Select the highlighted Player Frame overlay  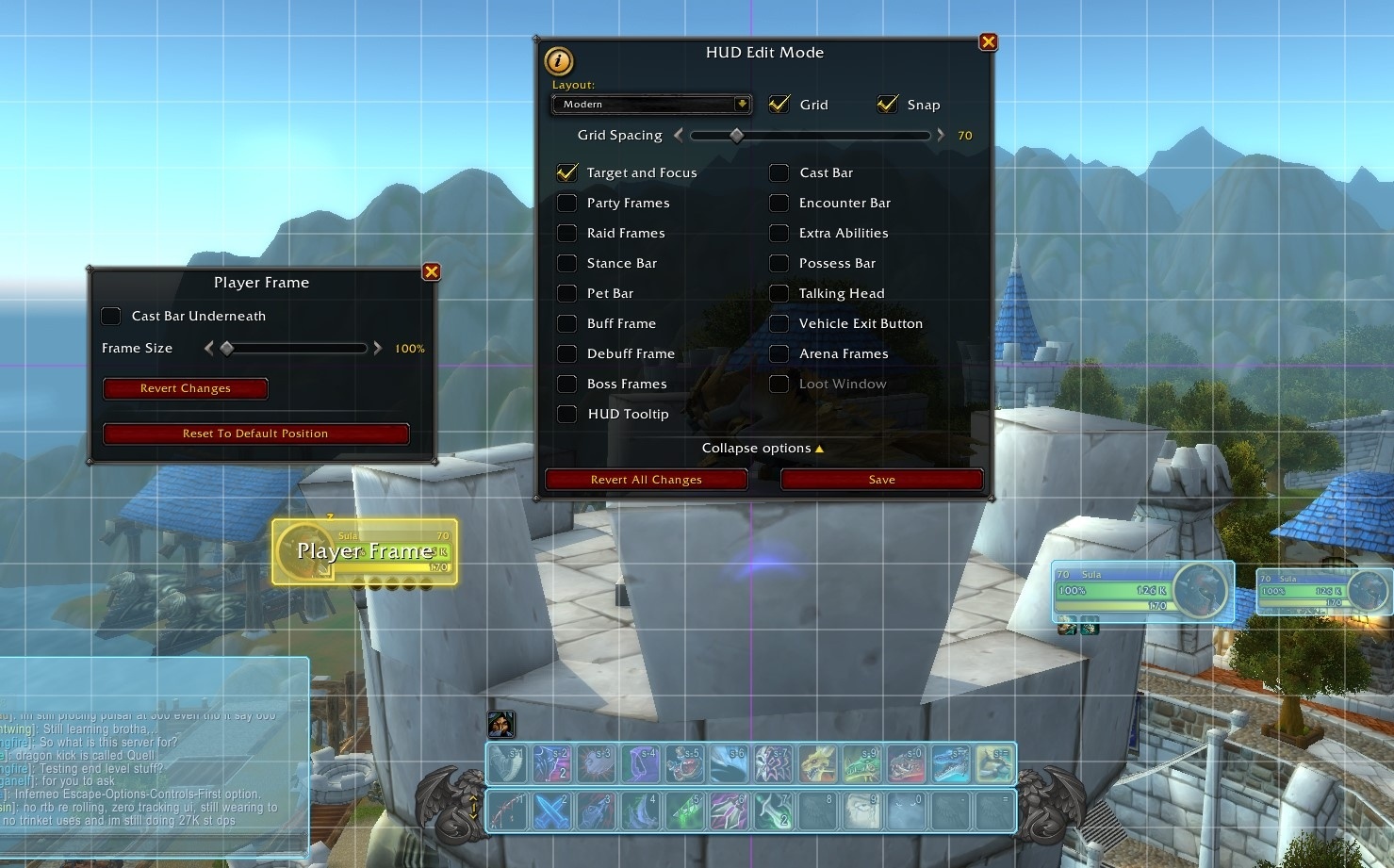[364, 550]
